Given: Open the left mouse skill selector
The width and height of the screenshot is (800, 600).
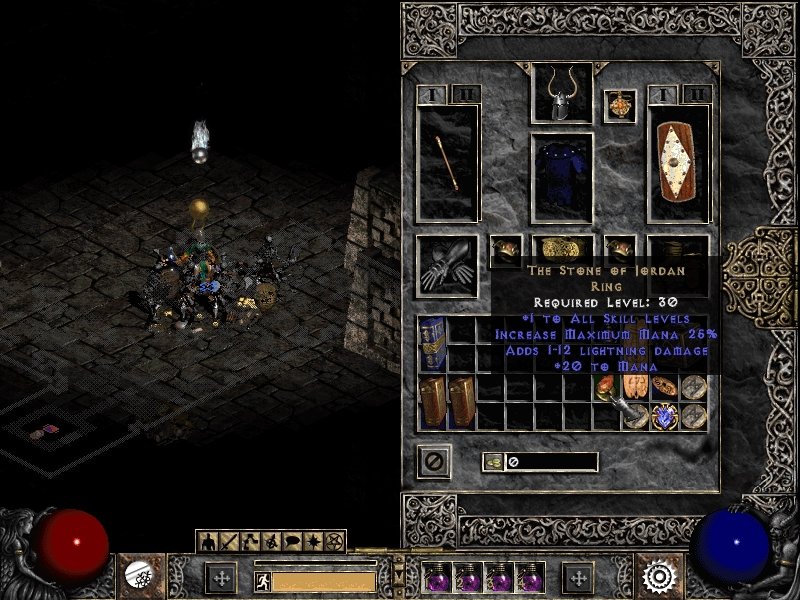Looking at the screenshot, I should 137,575.
